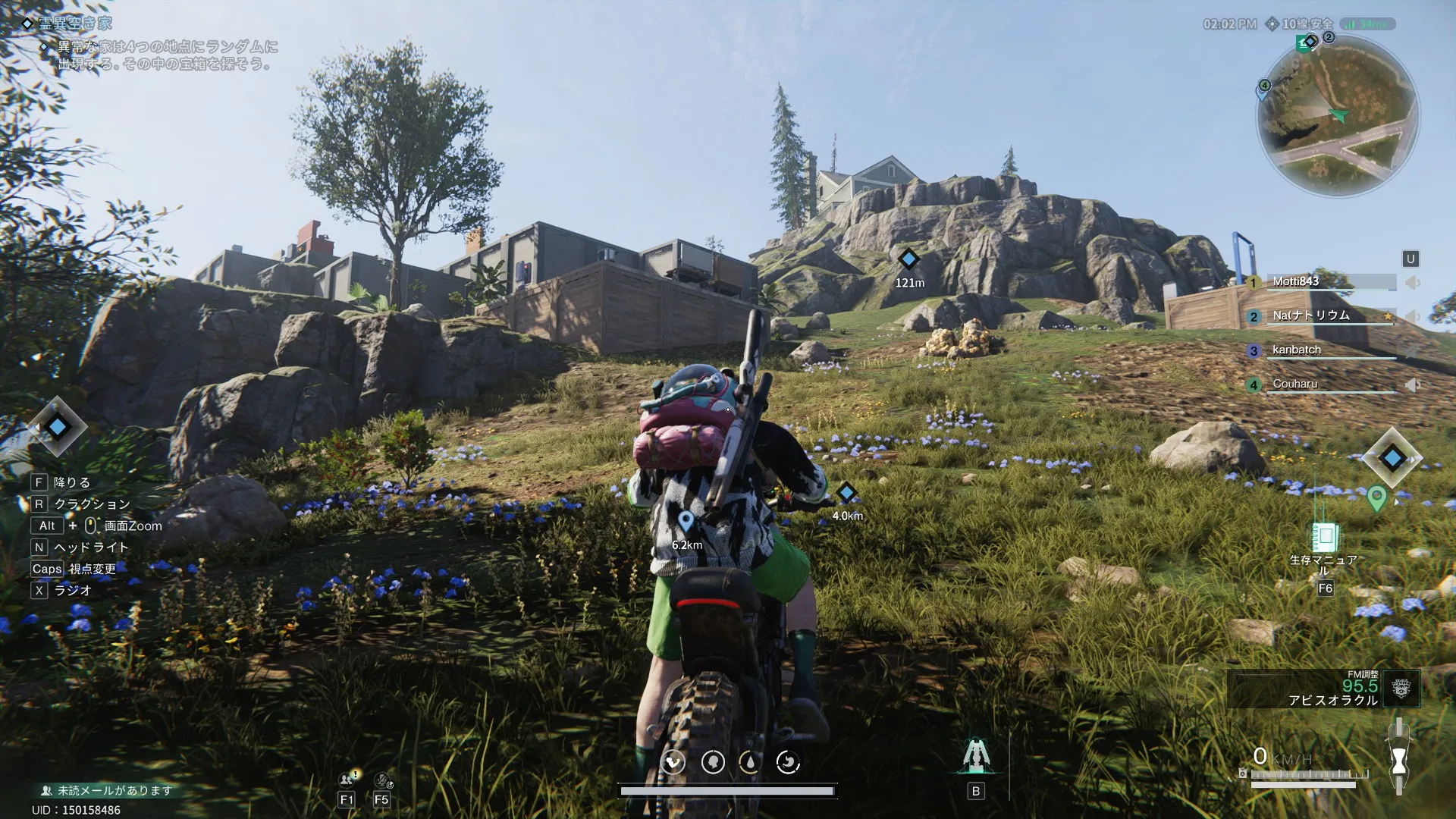
Task: Toggle the muted microphone icon
Action: (x=381, y=779)
